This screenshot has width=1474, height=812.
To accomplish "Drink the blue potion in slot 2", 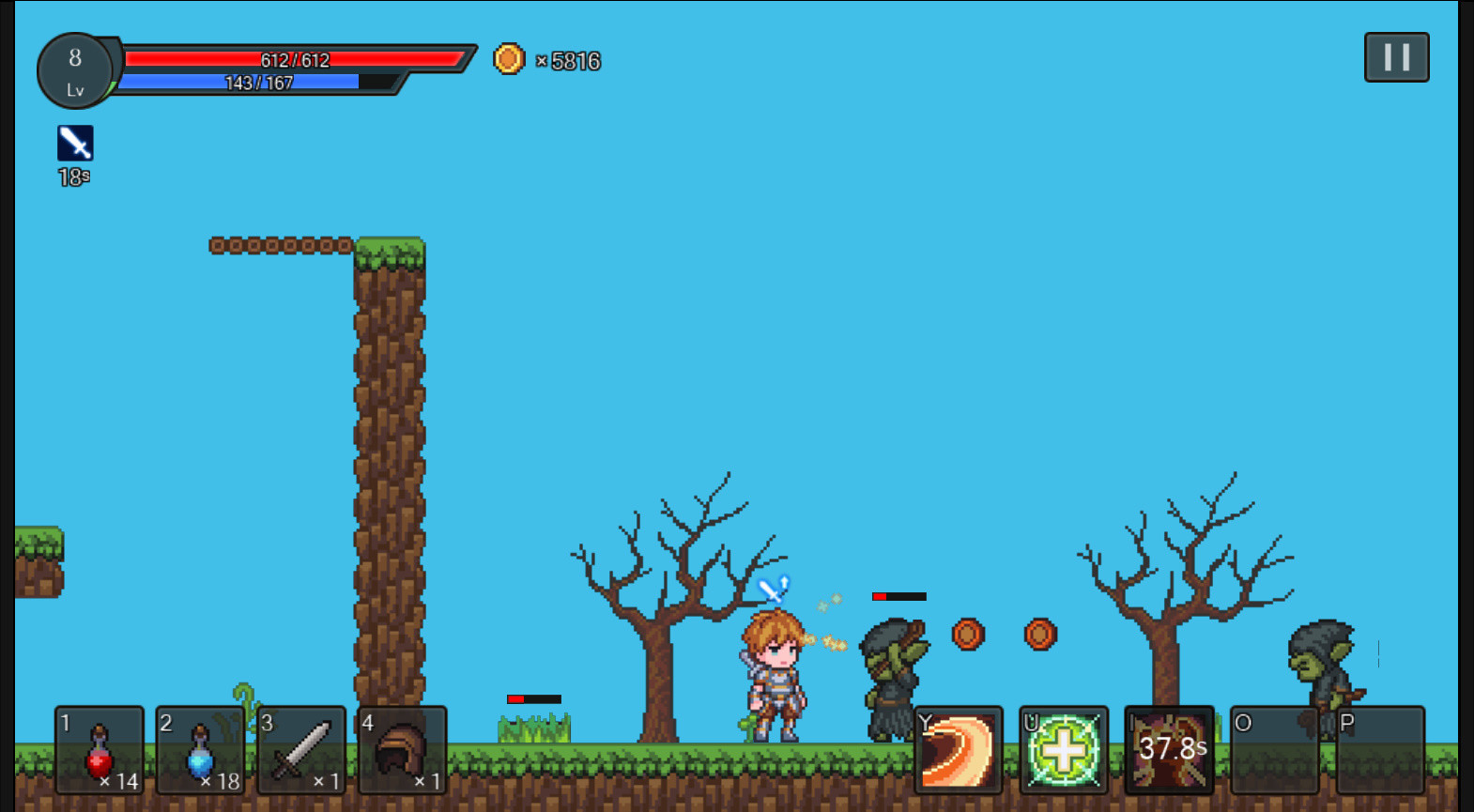I will point(200,751).
